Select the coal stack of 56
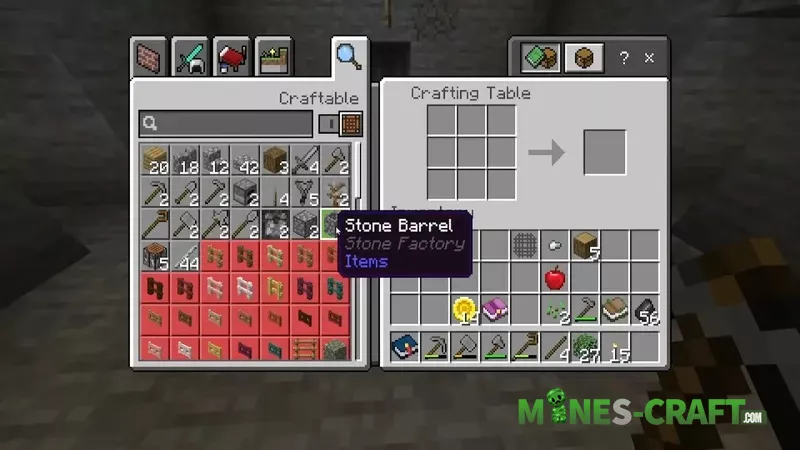This screenshot has height=450, width=800. (x=645, y=309)
